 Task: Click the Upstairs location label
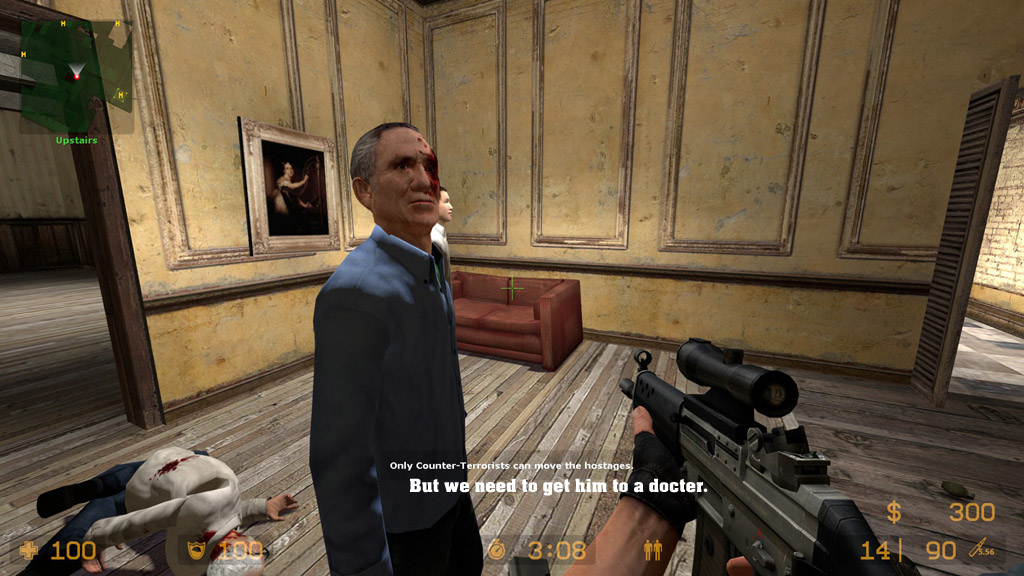tap(77, 140)
